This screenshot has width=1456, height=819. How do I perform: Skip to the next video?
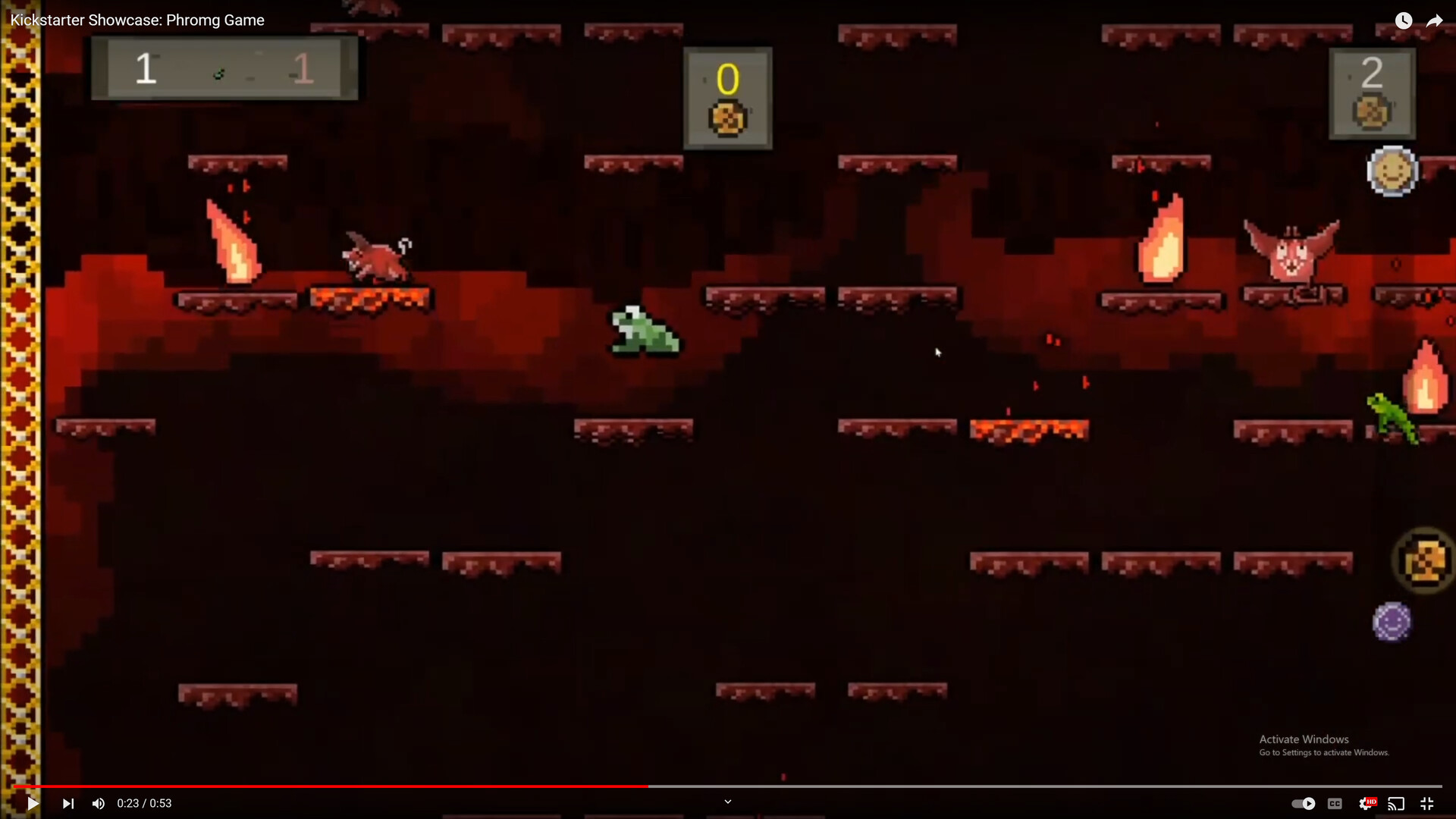tap(67, 803)
